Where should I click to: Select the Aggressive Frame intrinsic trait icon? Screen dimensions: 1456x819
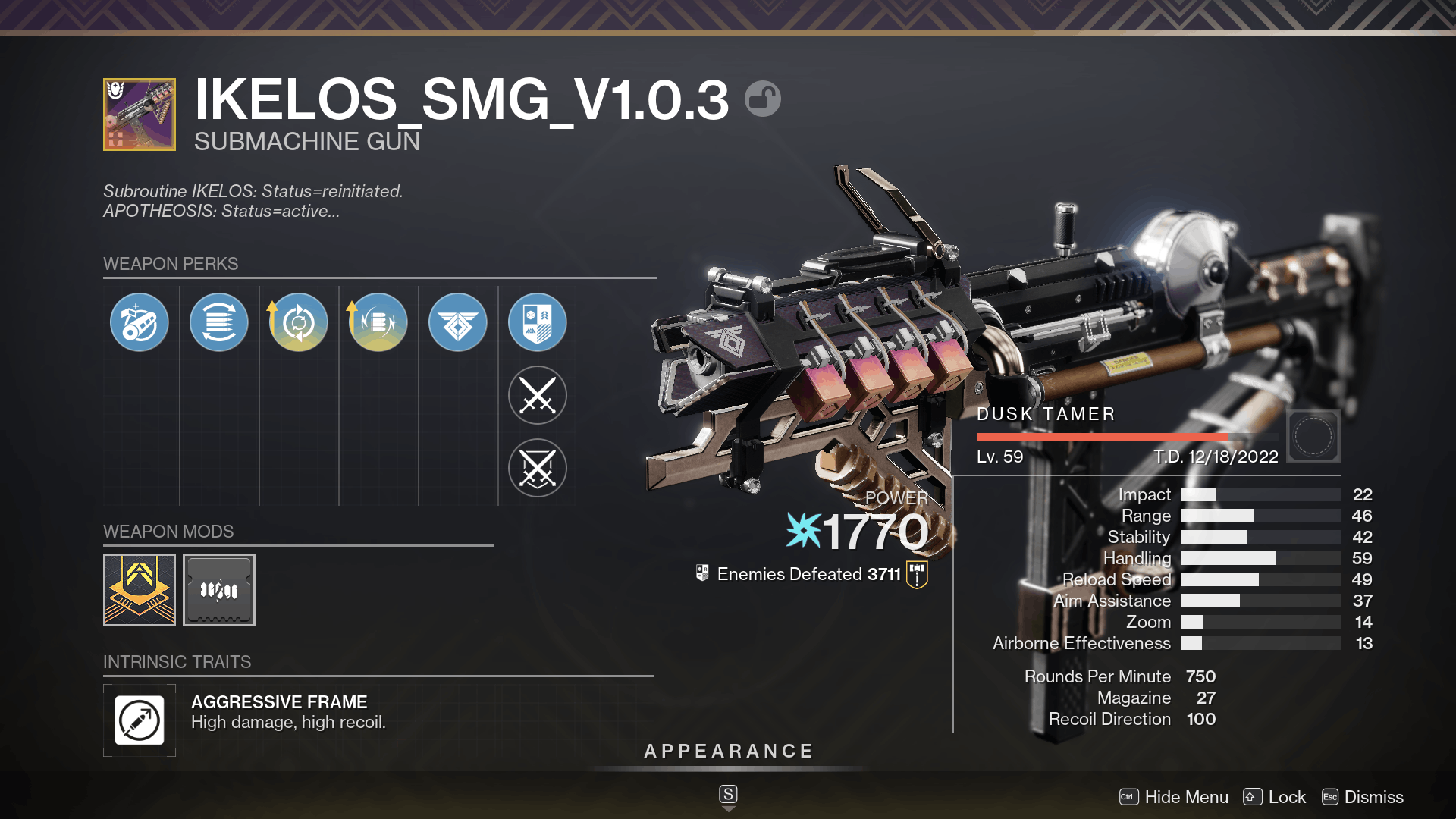[x=140, y=720]
